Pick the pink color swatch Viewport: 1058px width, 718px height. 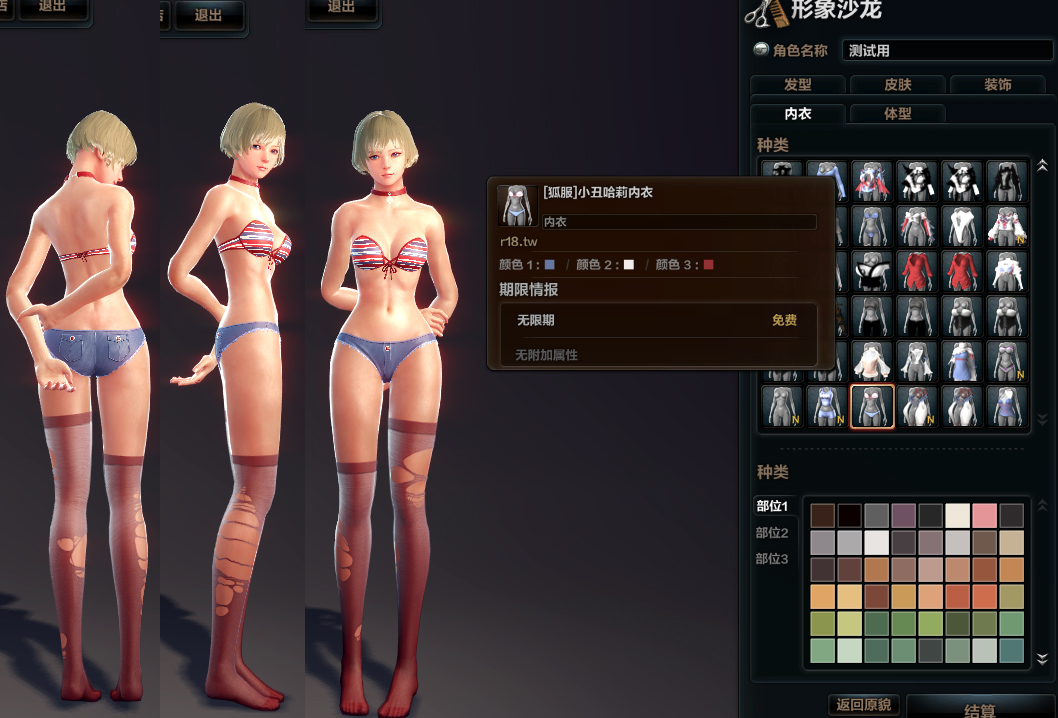pyautogui.click(x=985, y=516)
